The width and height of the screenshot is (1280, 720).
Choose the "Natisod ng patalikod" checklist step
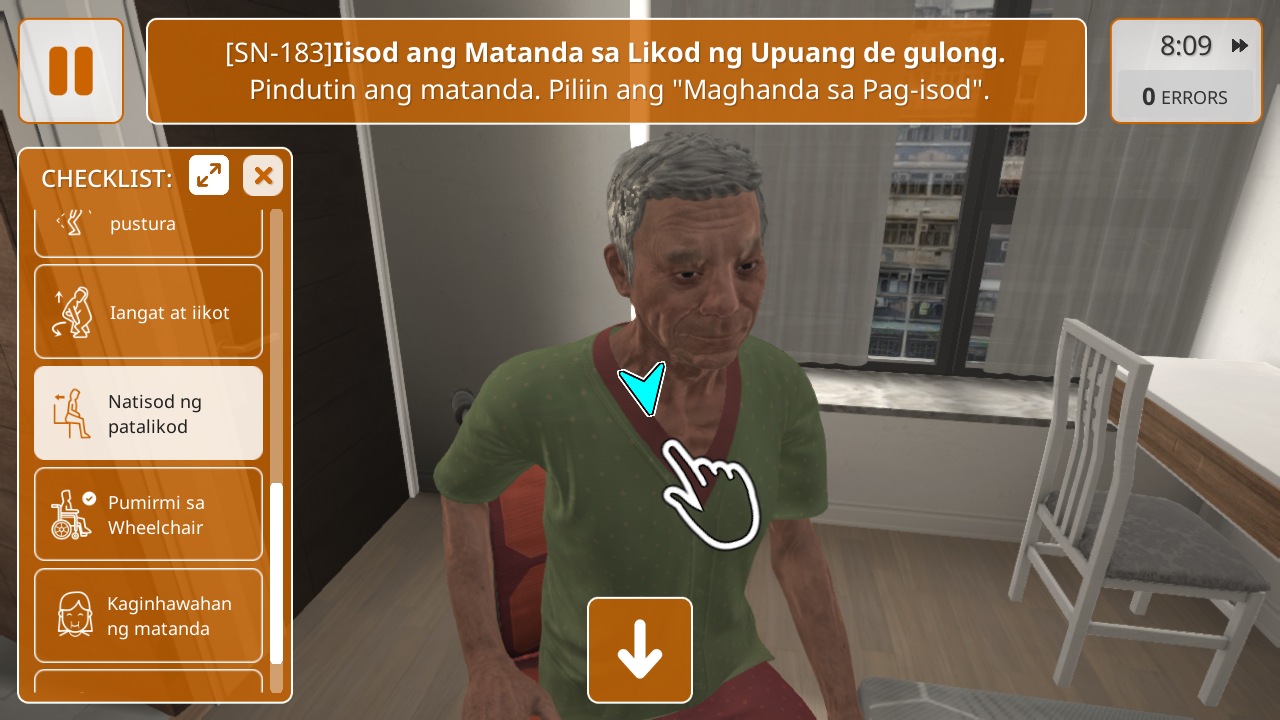148,413
